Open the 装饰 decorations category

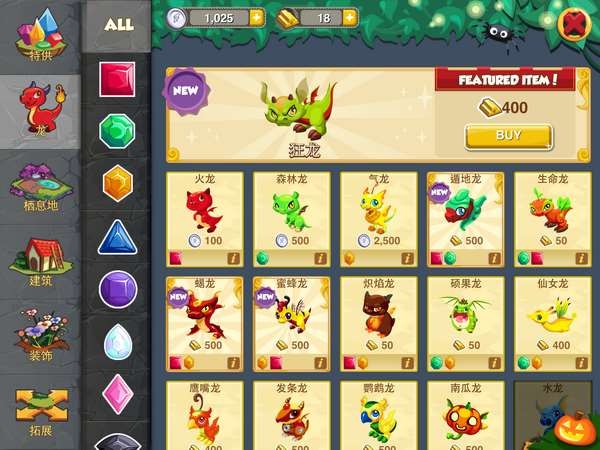40,337
